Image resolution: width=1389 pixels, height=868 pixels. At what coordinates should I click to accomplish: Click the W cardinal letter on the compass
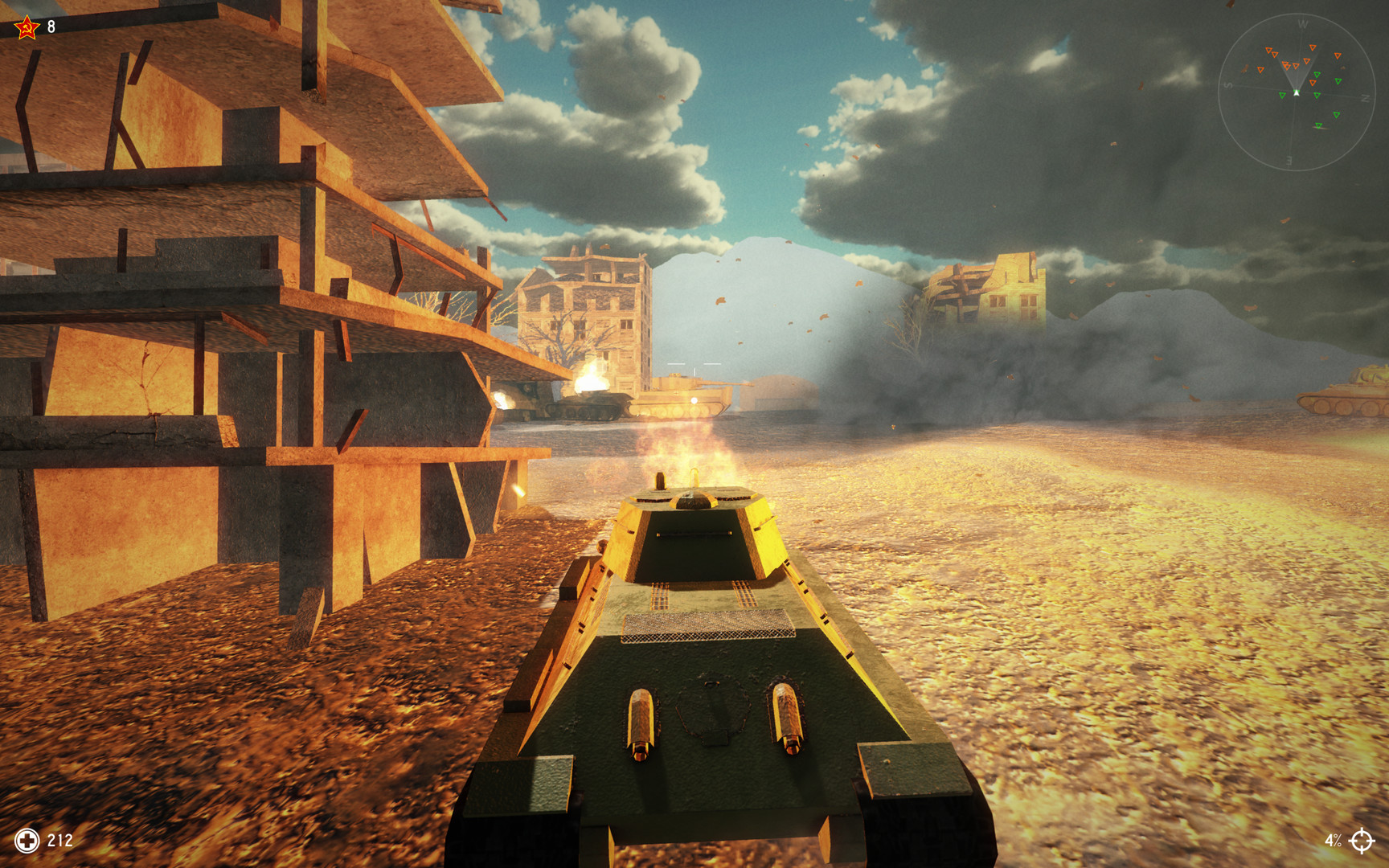1303,24
